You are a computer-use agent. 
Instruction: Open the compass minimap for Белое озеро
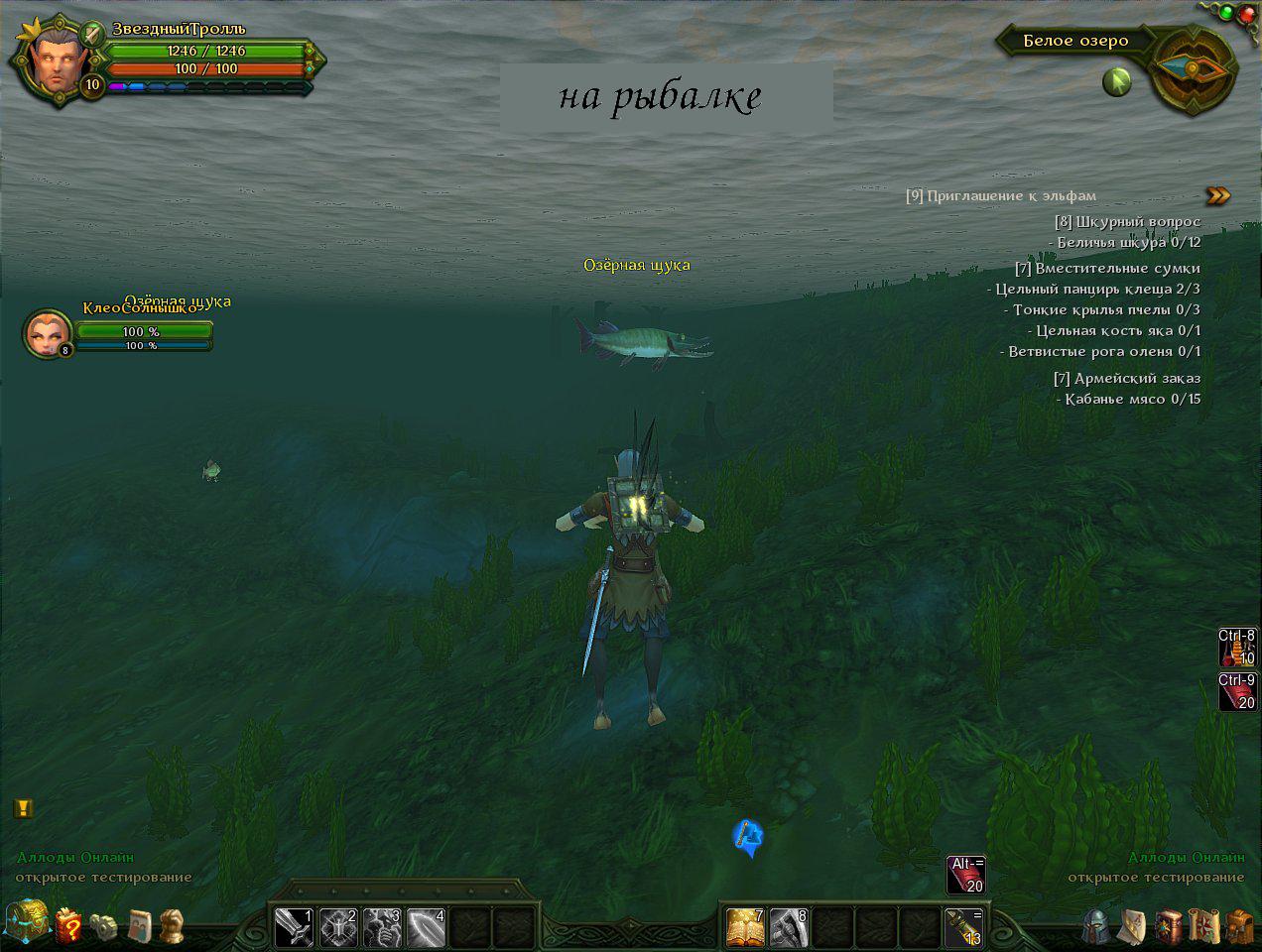pos(1194,67)
